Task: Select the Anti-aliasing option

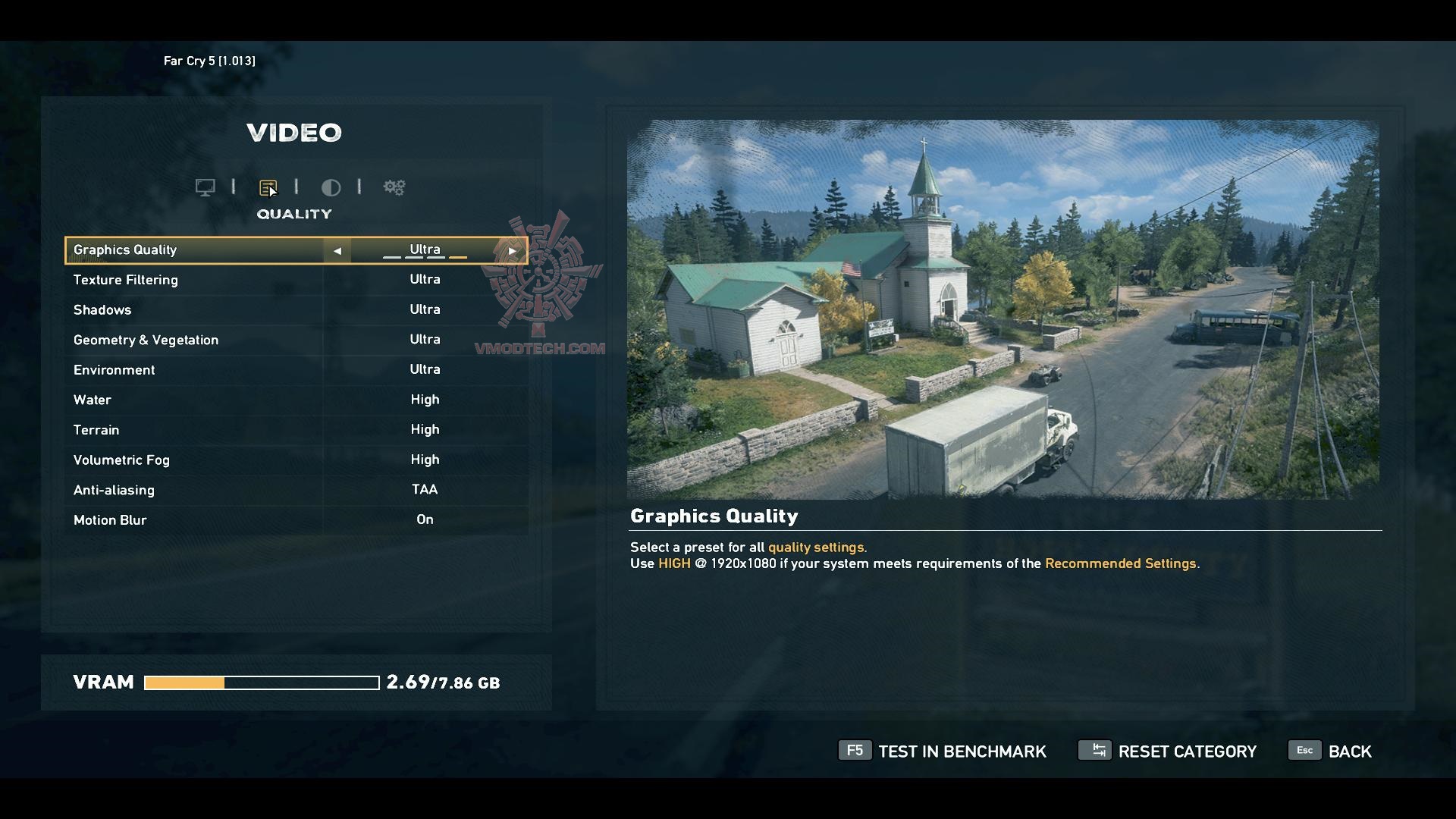Action: [x=296, y=490]
